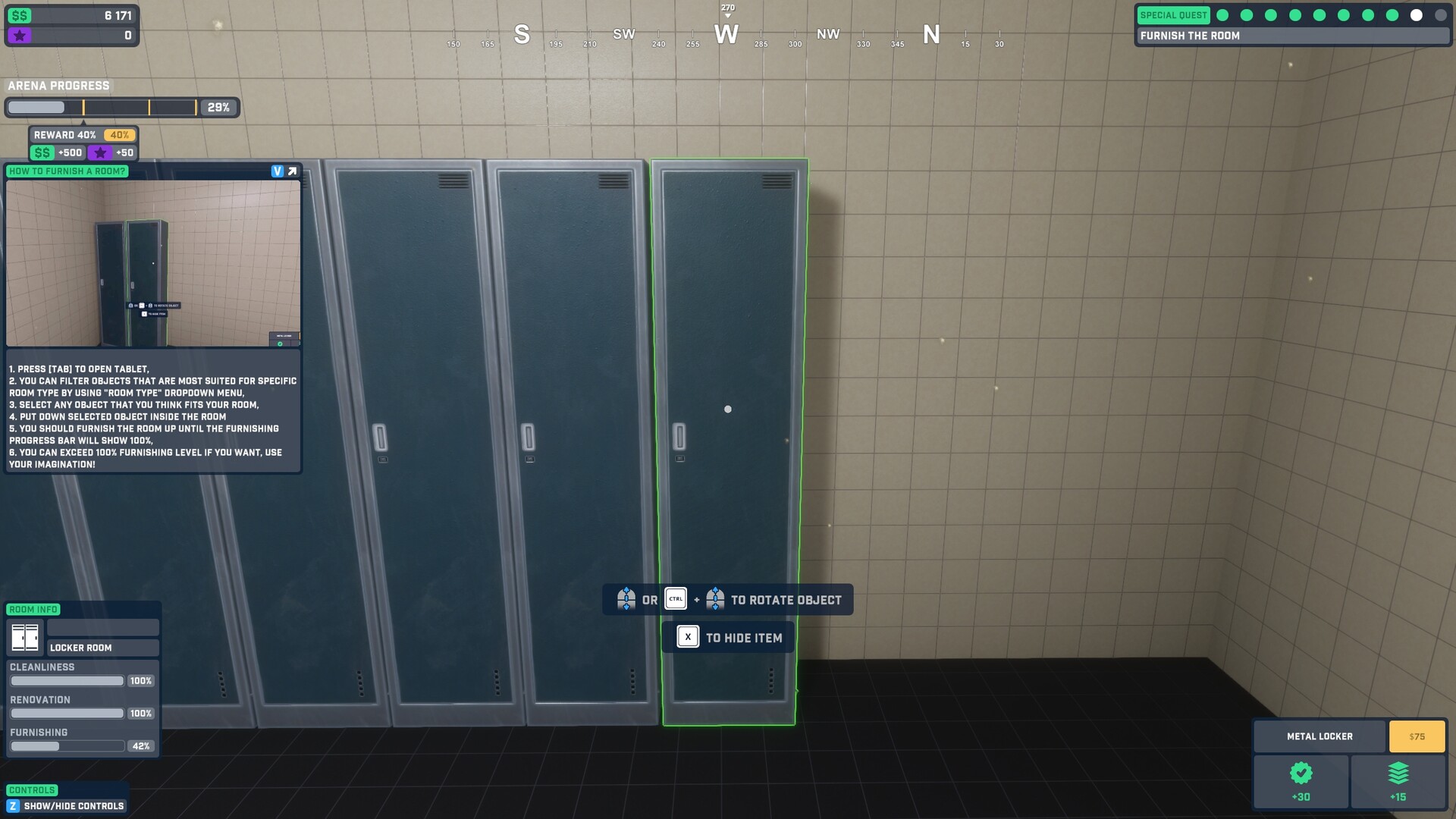Image resolution: width=1456 pixels, height=819 pixels.
Task: Select the furnishing layers icon showing +15
Action: tap(1399, 774)
